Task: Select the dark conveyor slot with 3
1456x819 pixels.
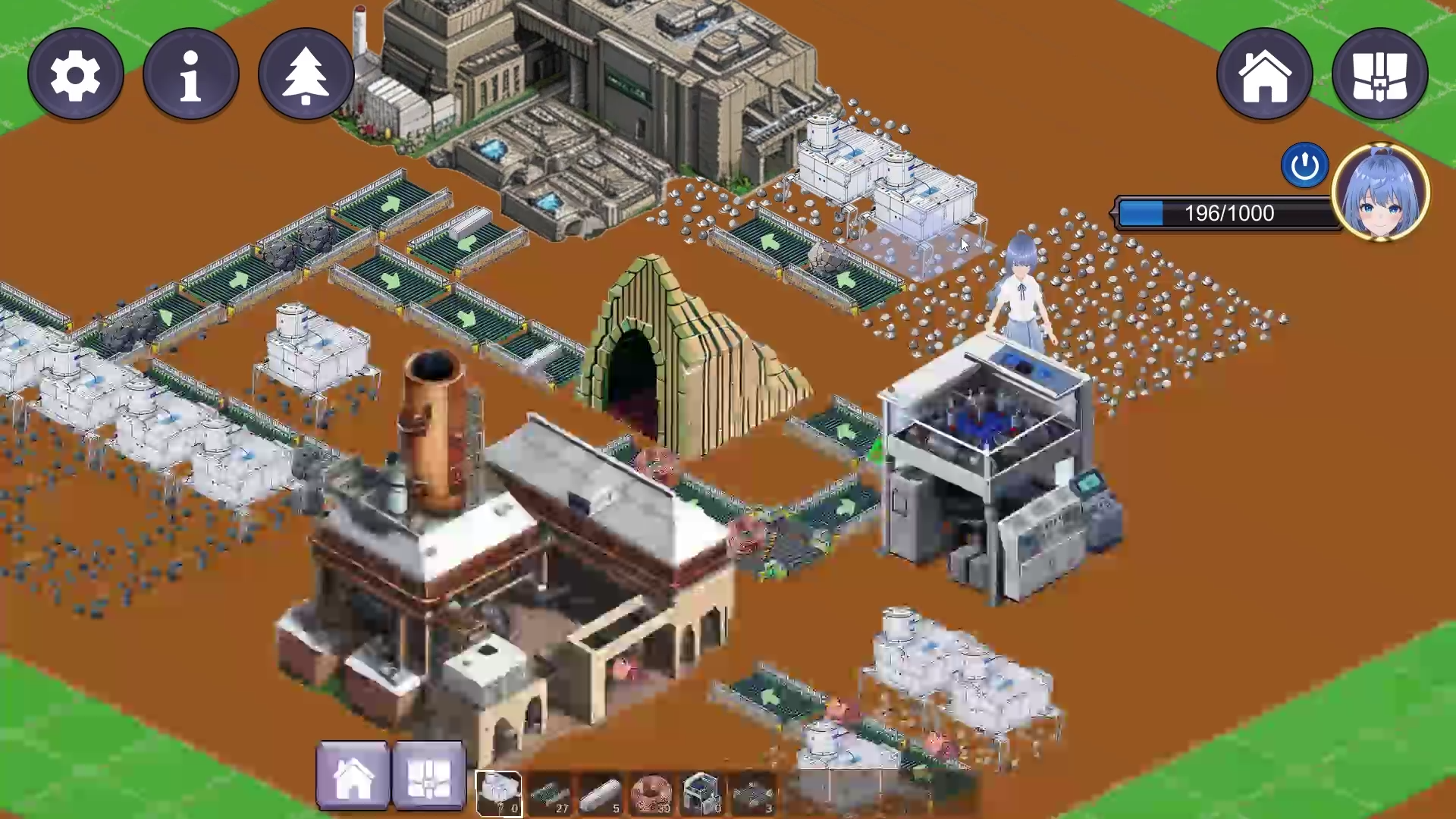Action: tap(753, 793)
